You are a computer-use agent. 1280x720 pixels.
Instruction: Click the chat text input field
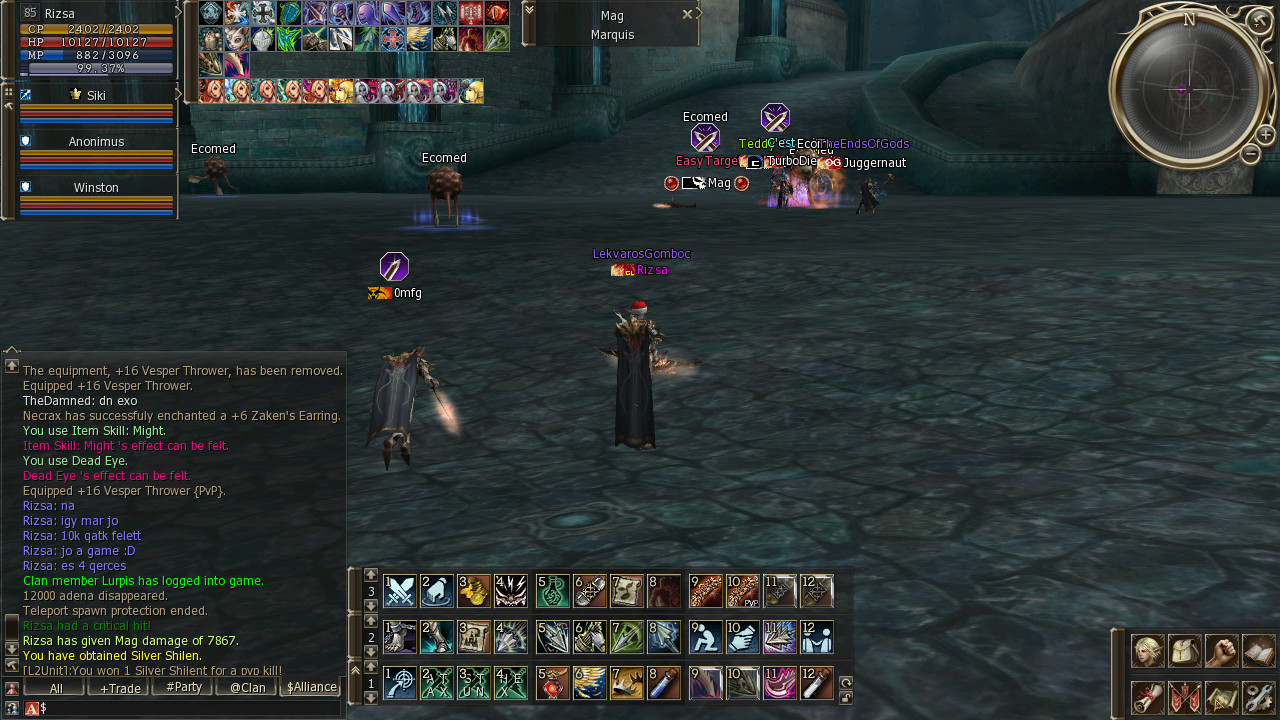pos(190,708)
